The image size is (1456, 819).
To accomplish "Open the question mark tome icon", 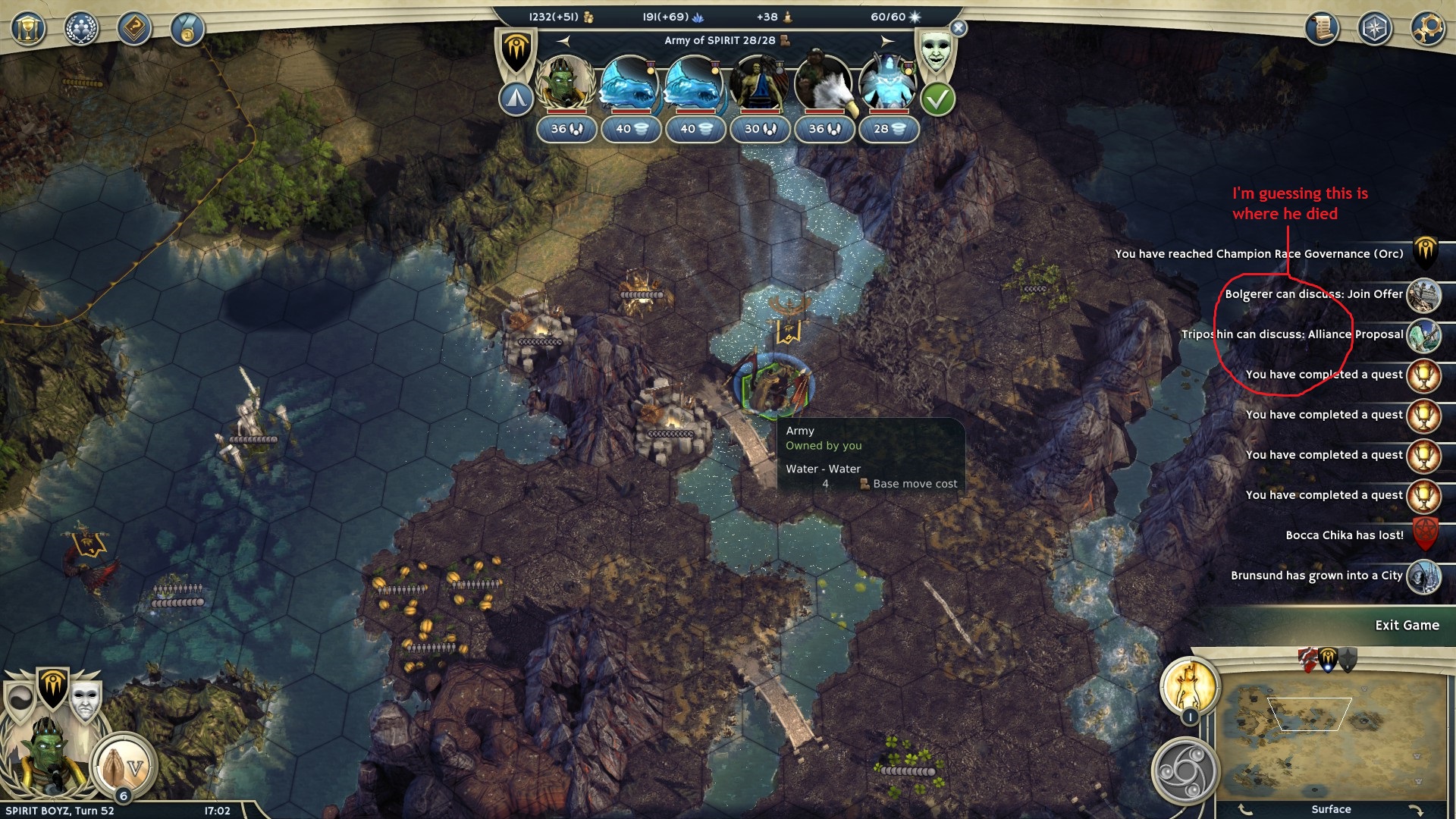I will (x=134, y=29).
